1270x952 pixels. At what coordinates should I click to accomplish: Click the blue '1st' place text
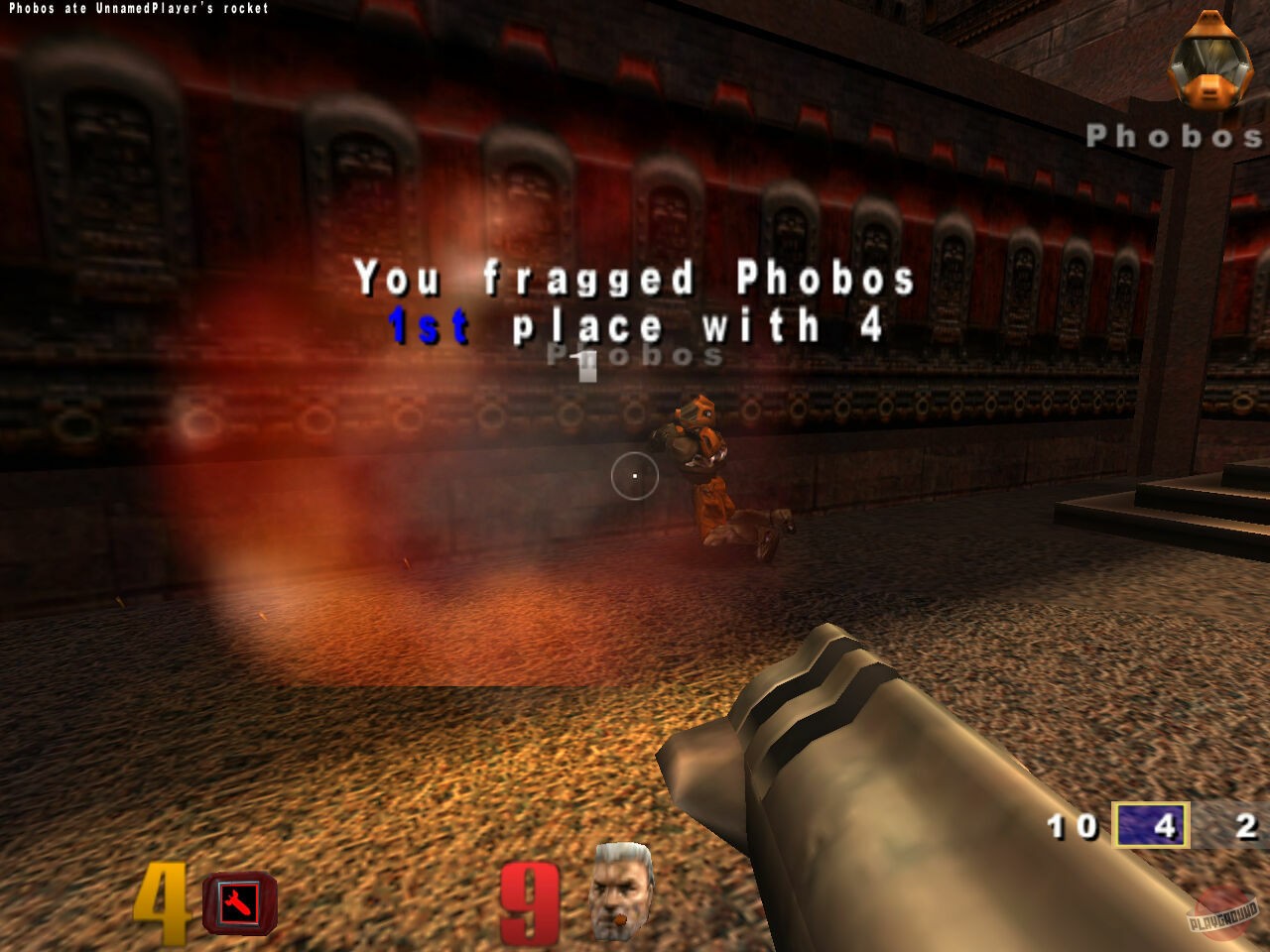(x=429, y=324)
